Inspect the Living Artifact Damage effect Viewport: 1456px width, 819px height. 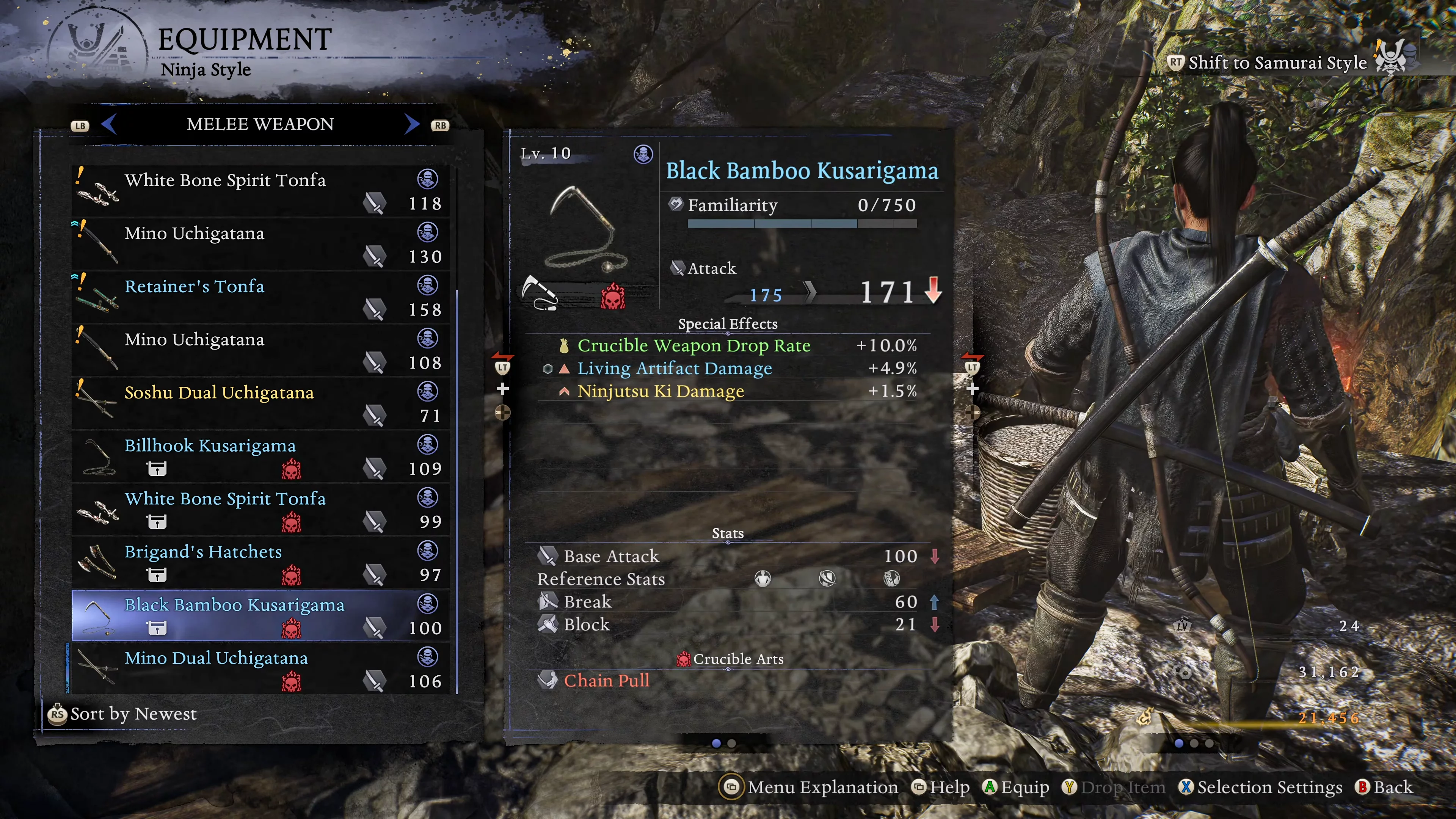coord(674,369)
